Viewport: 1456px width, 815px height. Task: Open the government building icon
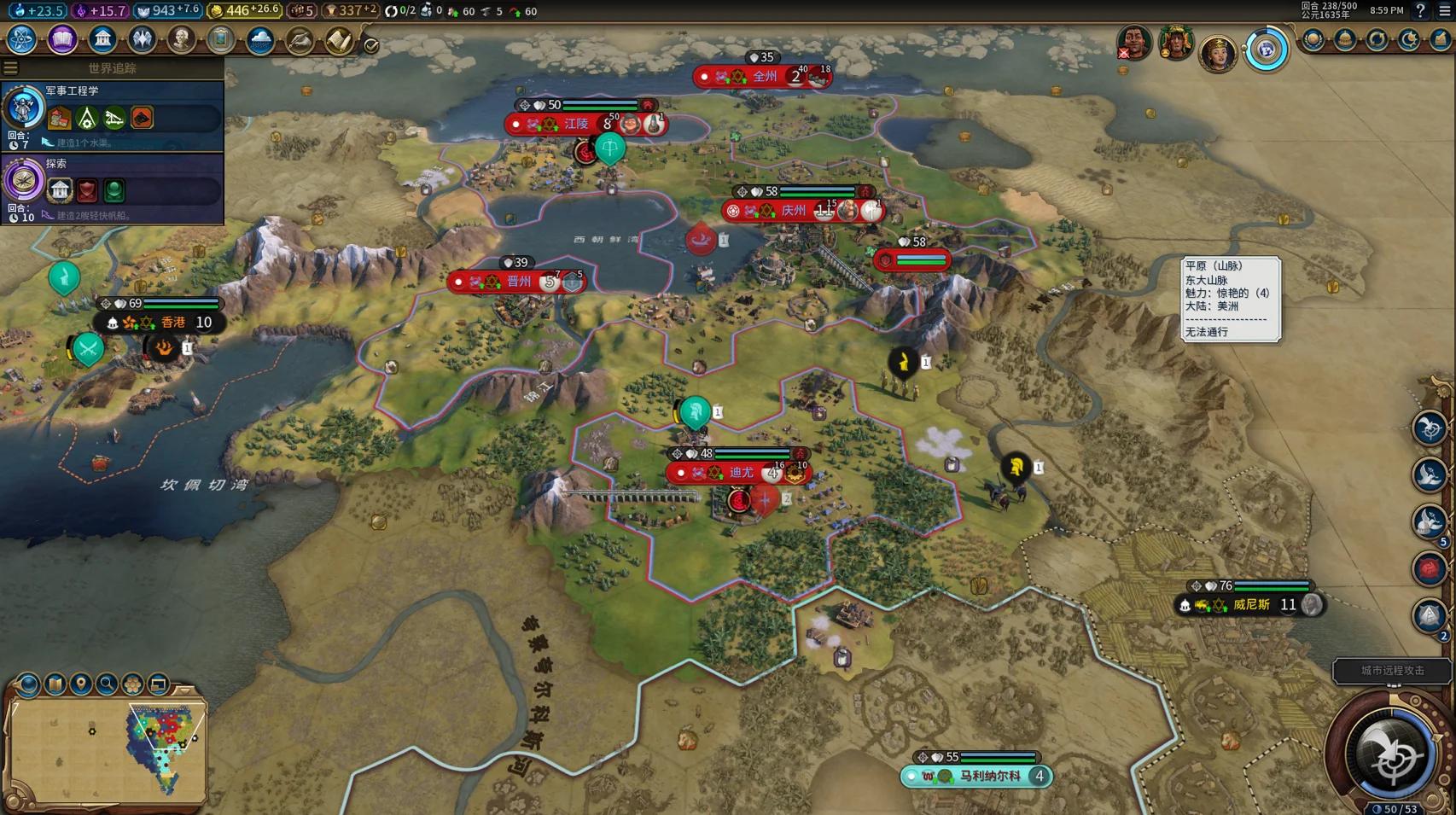pos(102,39)
